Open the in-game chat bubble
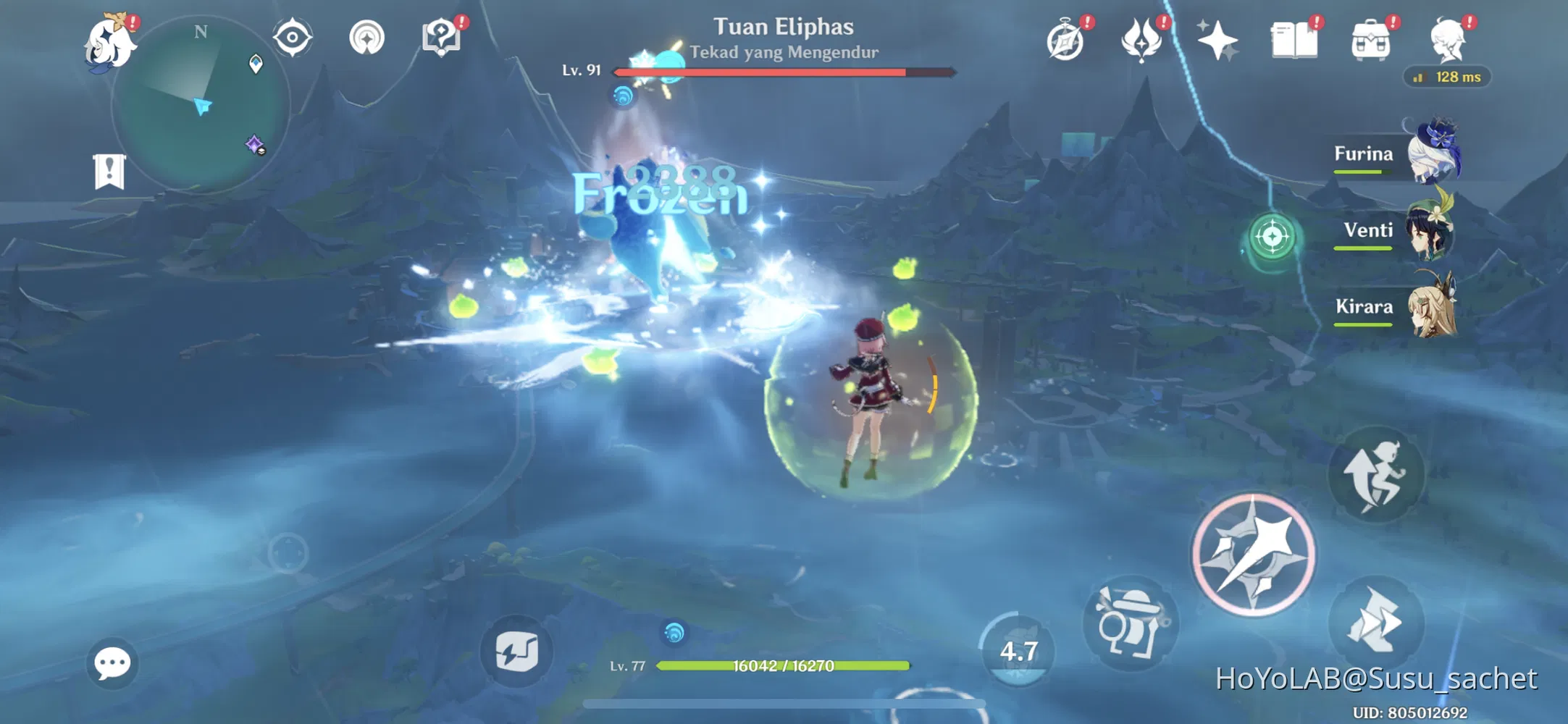The image size is (1568, 724). coord(111,663)
